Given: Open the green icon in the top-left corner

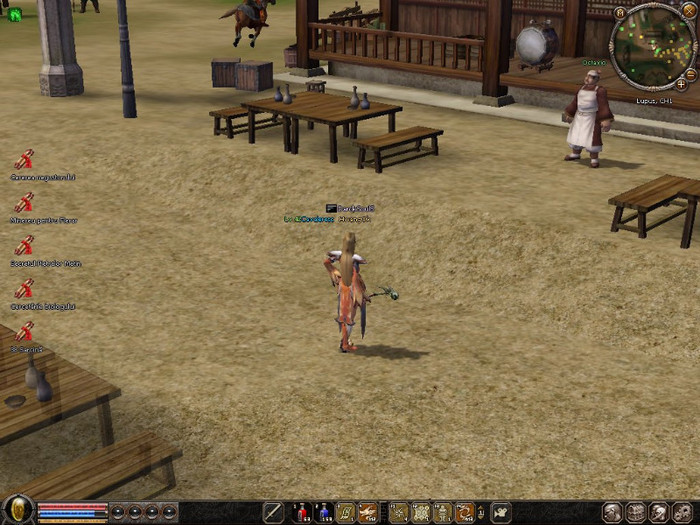Looking at the screenshot, I should pyautogui.click(x=14, y=14).
